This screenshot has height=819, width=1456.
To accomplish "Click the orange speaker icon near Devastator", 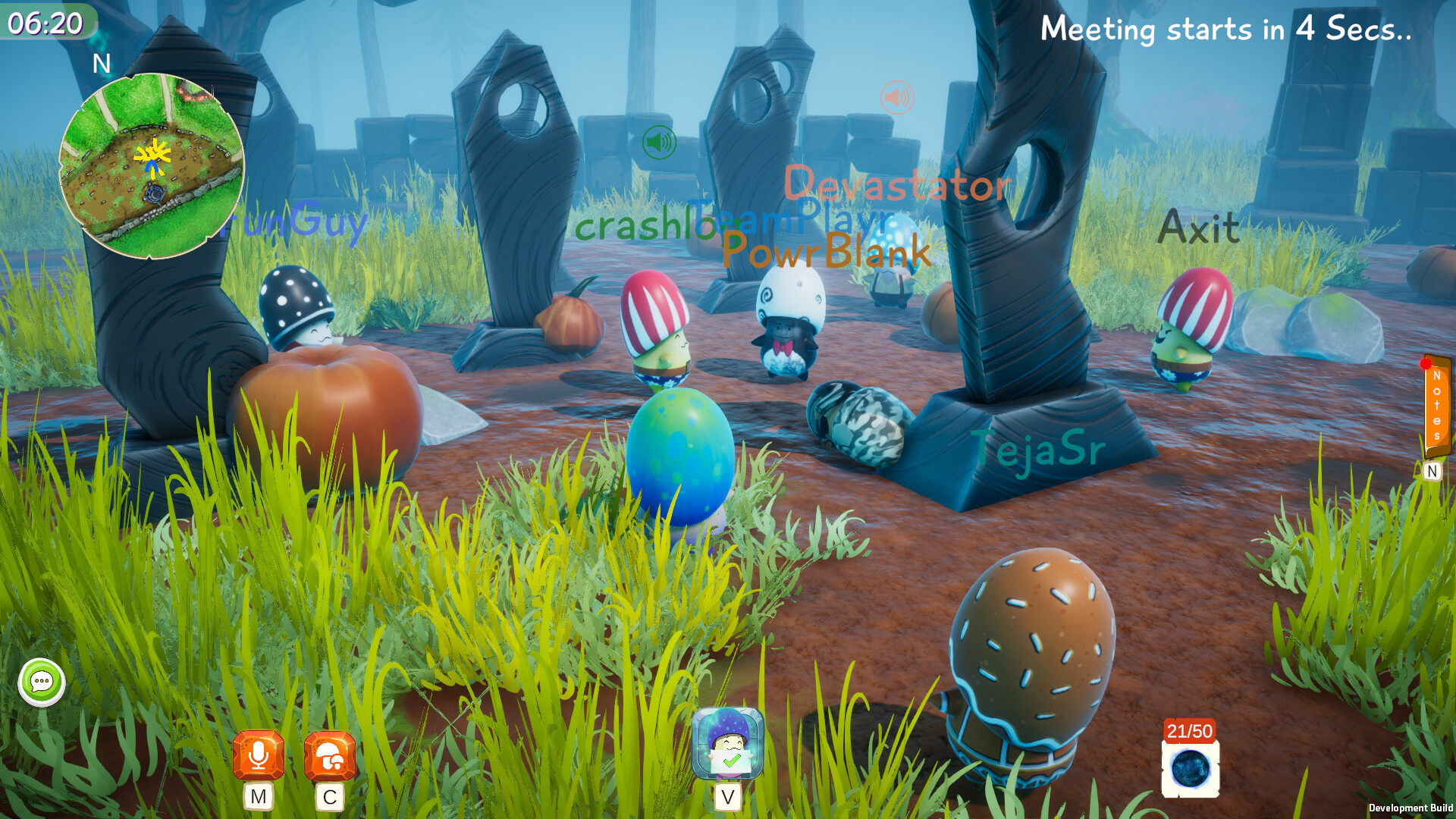I will click(x=896, y=97).
